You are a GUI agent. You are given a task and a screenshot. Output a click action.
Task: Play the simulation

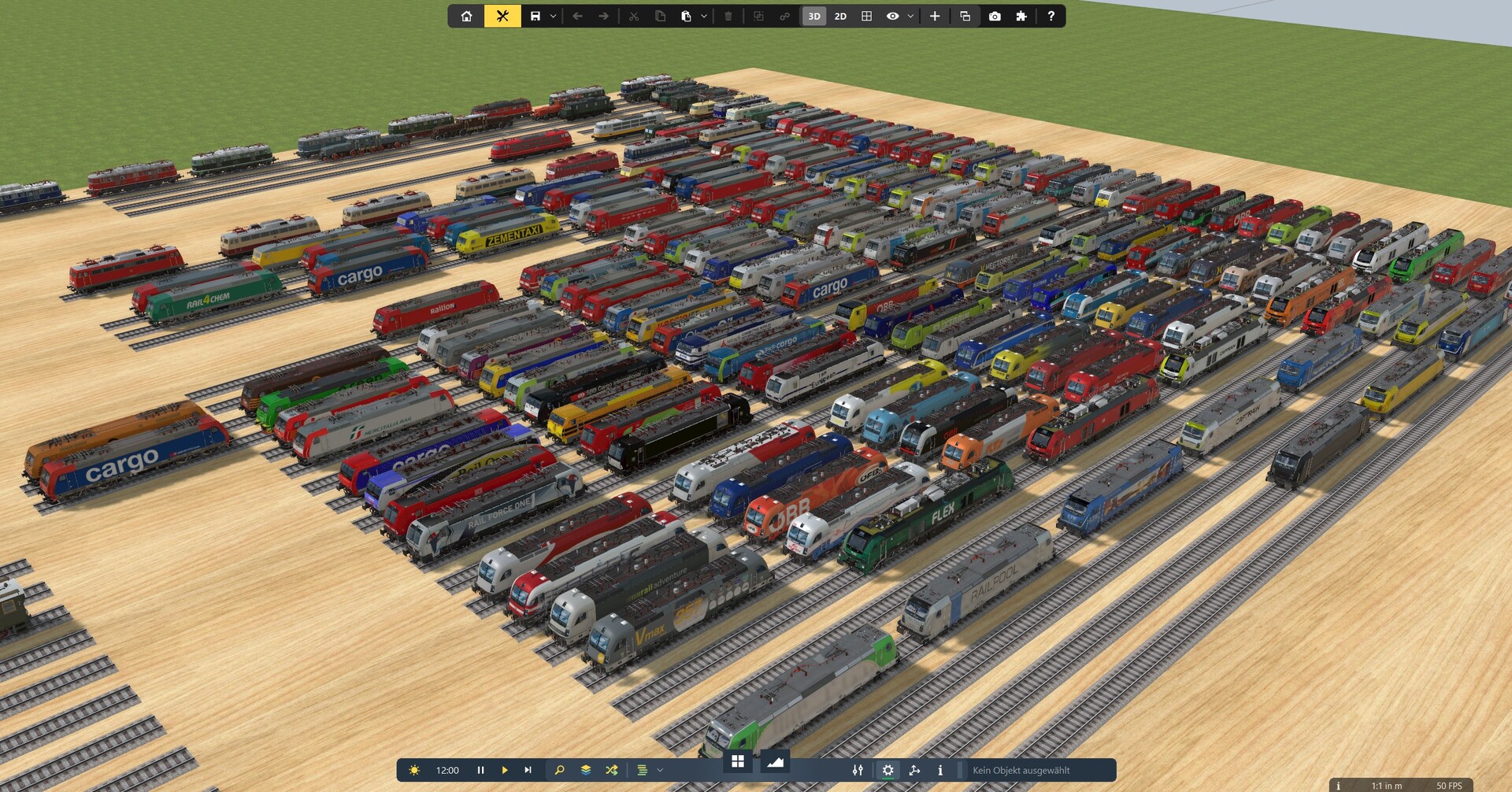point(505,770)
